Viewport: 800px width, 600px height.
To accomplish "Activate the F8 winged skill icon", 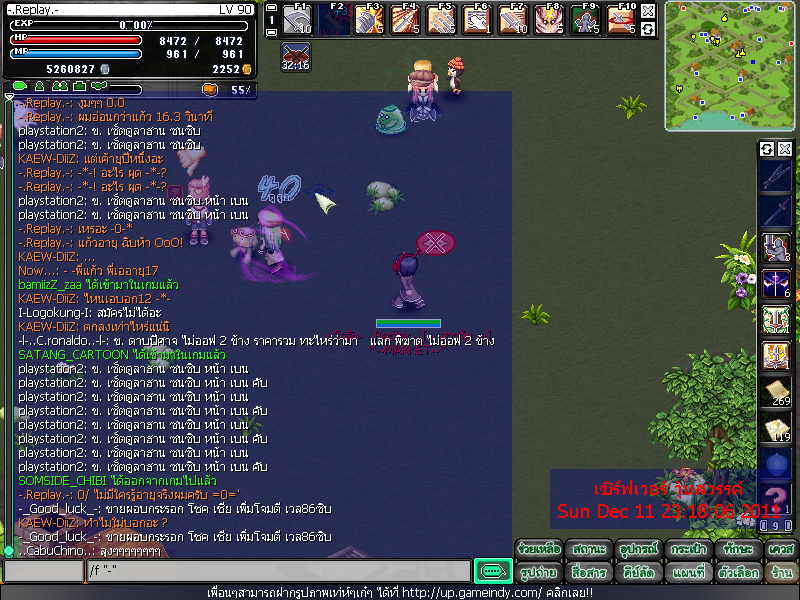I will (x=548, y=19).
